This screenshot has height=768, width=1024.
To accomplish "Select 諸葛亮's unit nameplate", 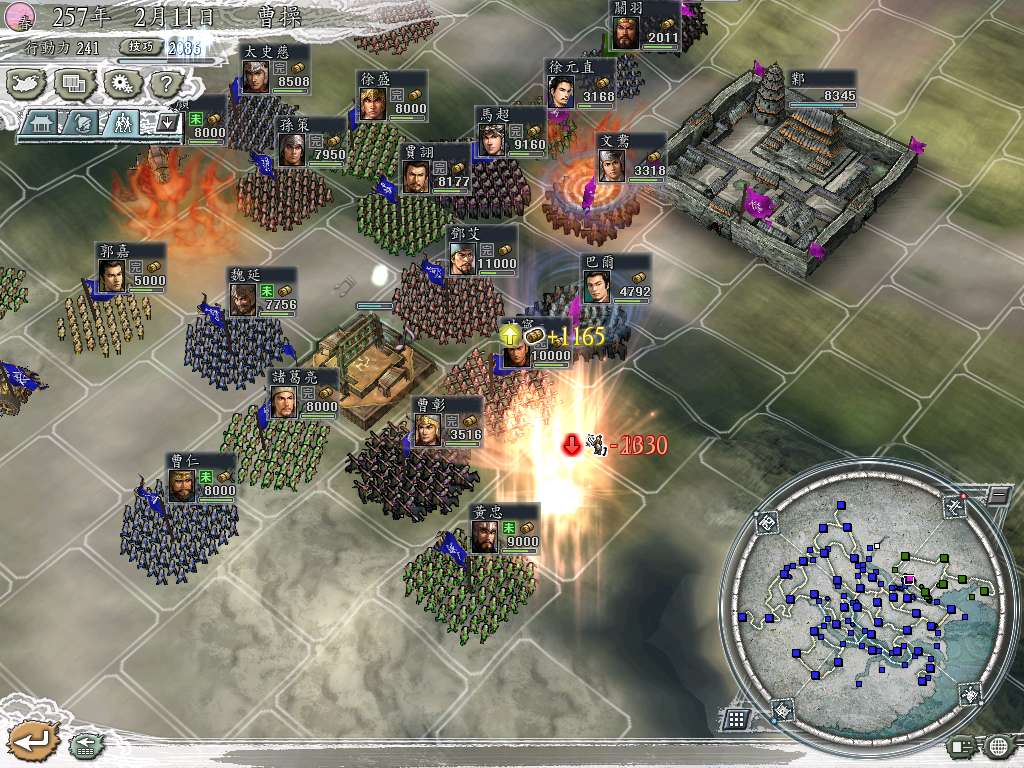I will [304, 393].
